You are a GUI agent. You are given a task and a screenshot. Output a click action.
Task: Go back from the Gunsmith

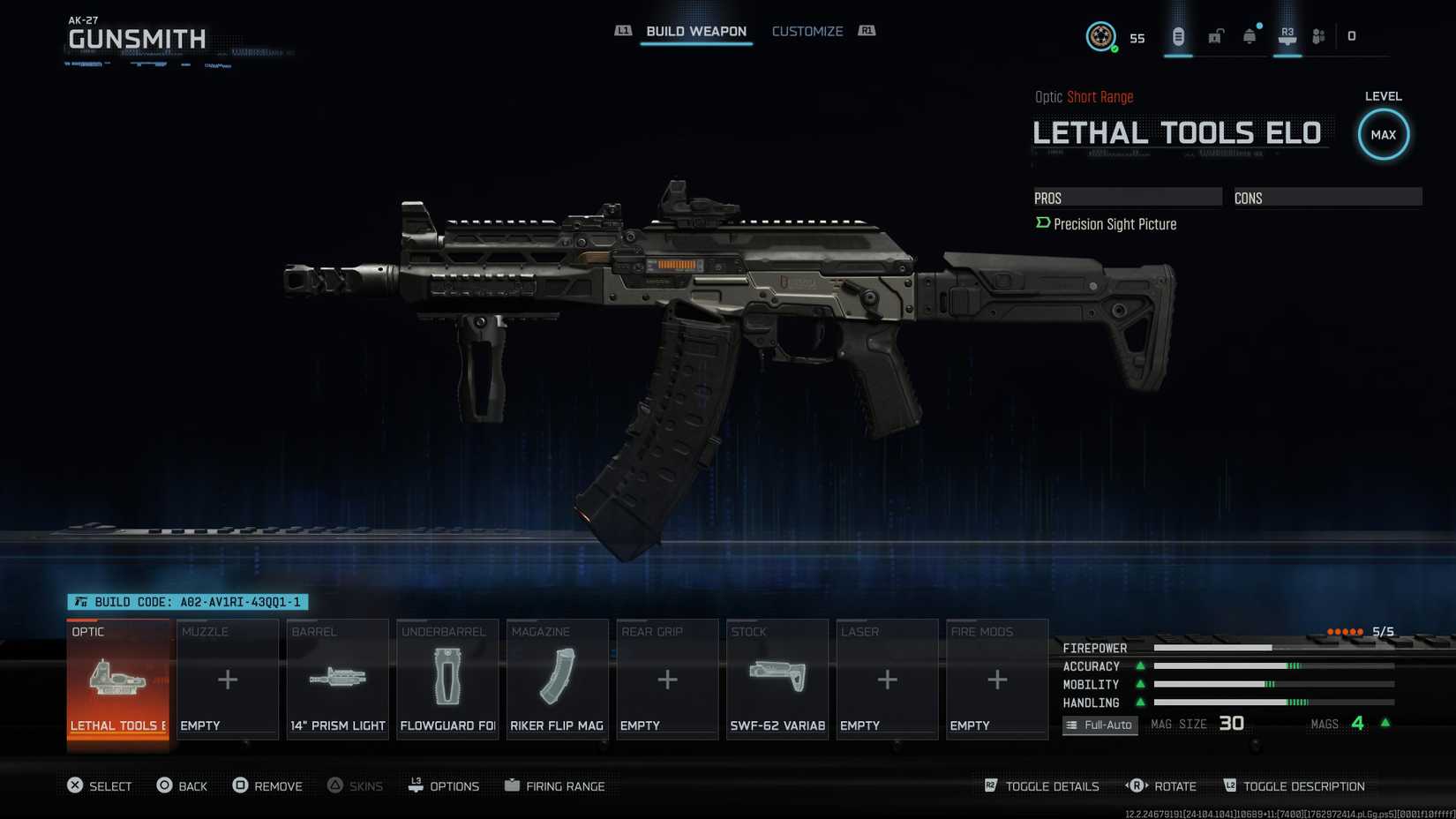coord(182,786)
